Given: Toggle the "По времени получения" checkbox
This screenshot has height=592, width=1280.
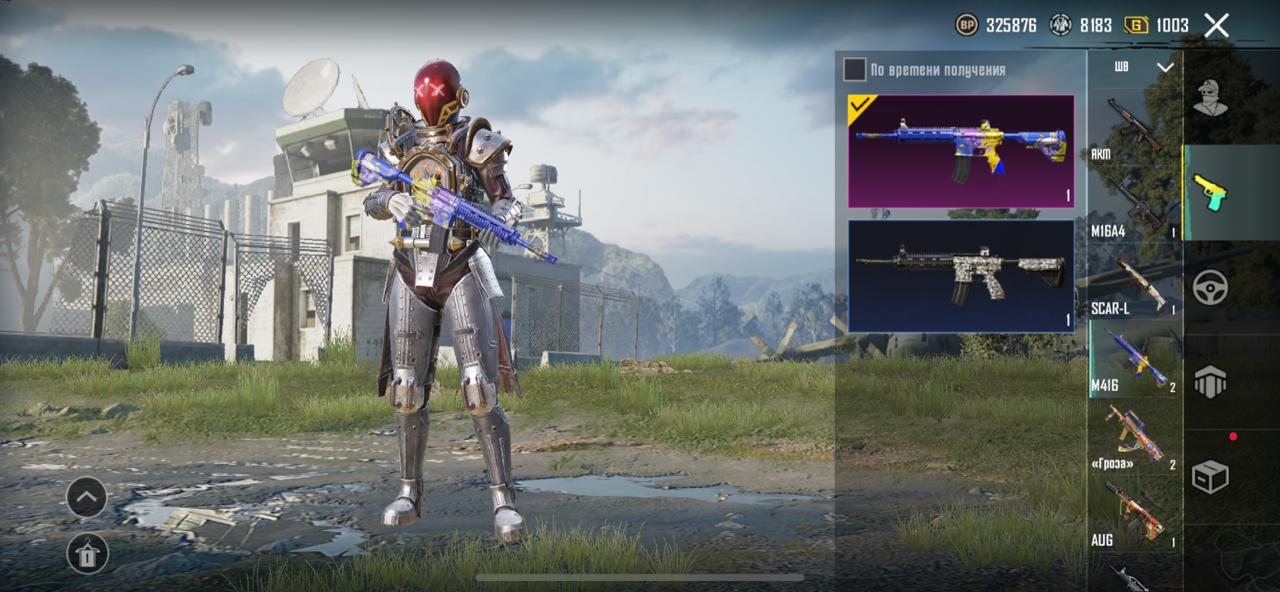Looking at the screenshot, I should tap(855, 69).
